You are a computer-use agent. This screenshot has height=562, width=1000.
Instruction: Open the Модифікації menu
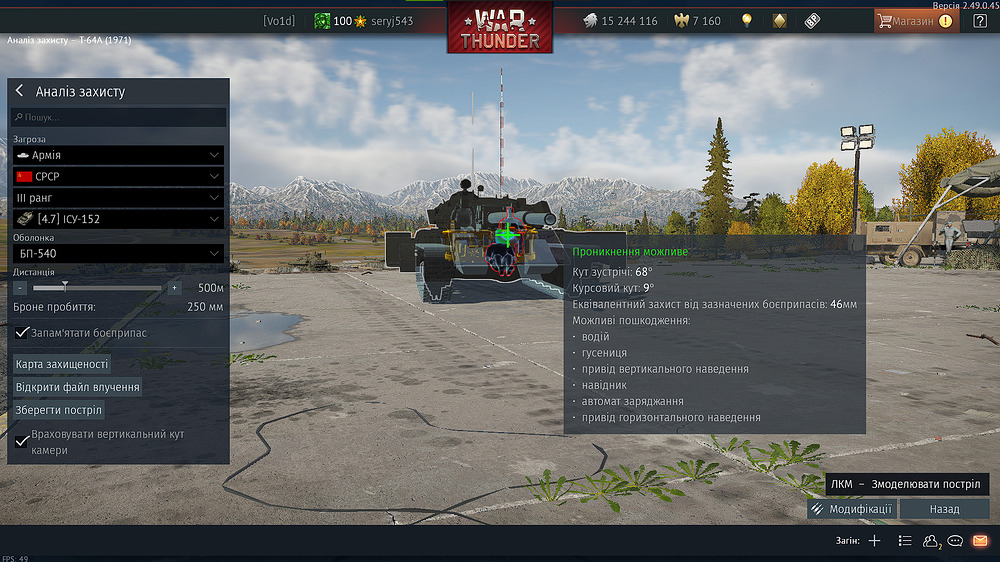pyautogui.click(x=852, y=509)
